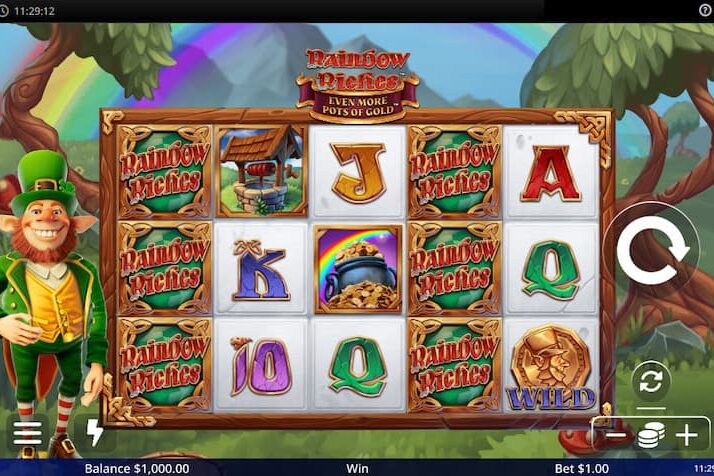Screen dimensions: 714x476
Task: Toggle the lightning bolt turbo mode
Action: click(95, 433)
